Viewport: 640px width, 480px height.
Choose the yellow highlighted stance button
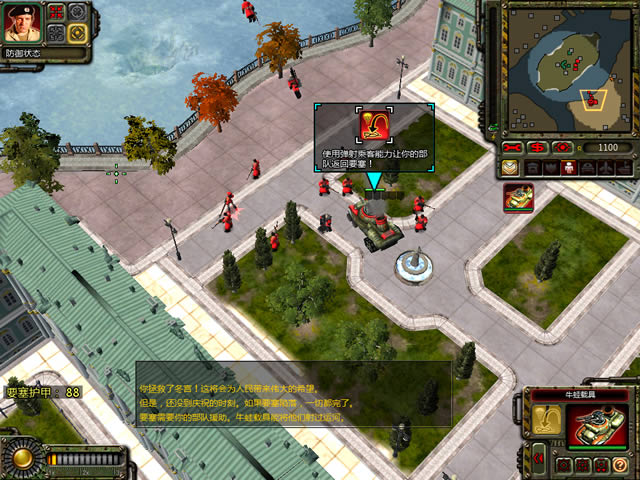tap(77, 33)
